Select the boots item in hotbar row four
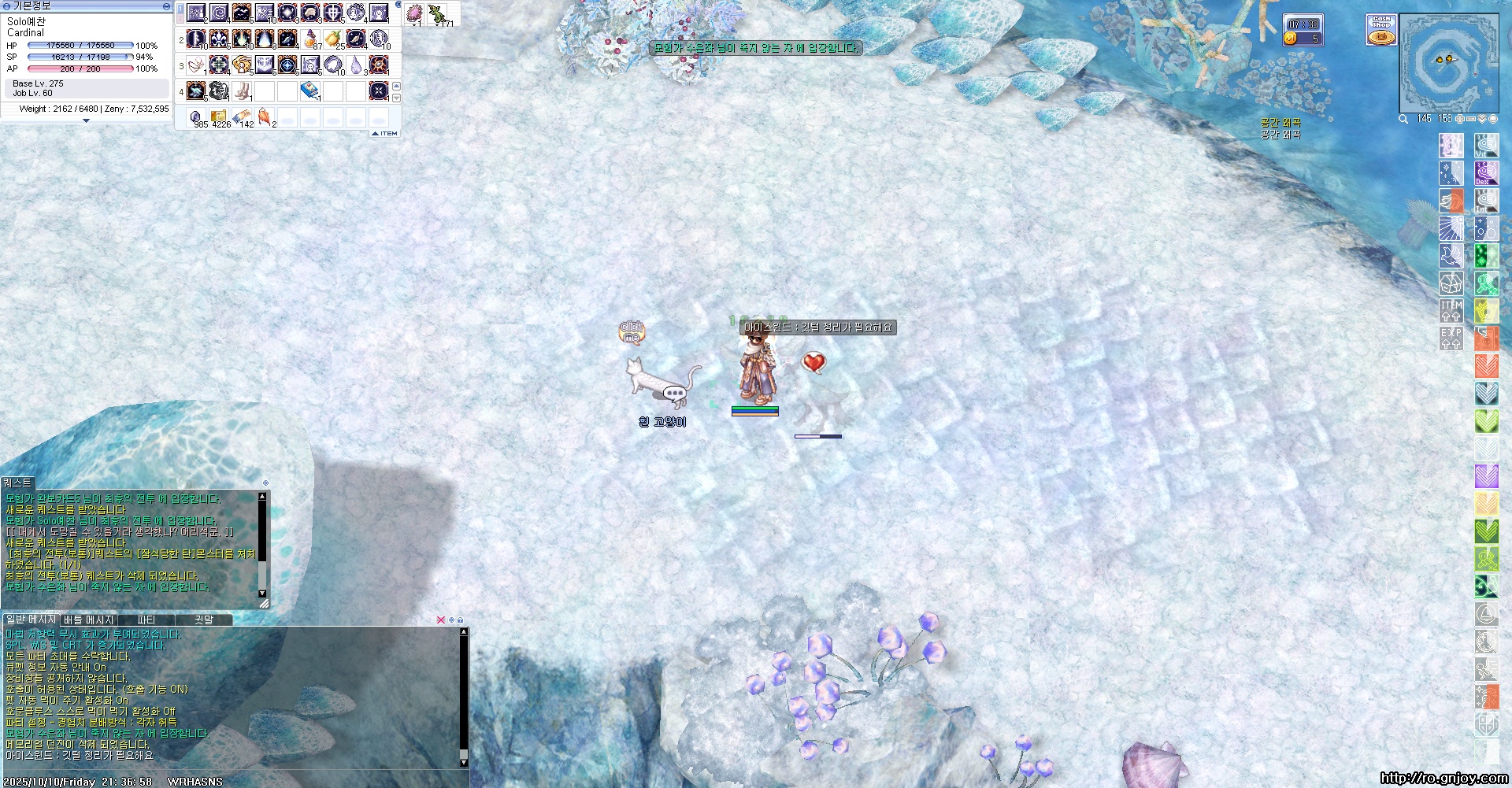Image resolution: width=1512 pixels, height=788 pixels. [x=242, y=91]
